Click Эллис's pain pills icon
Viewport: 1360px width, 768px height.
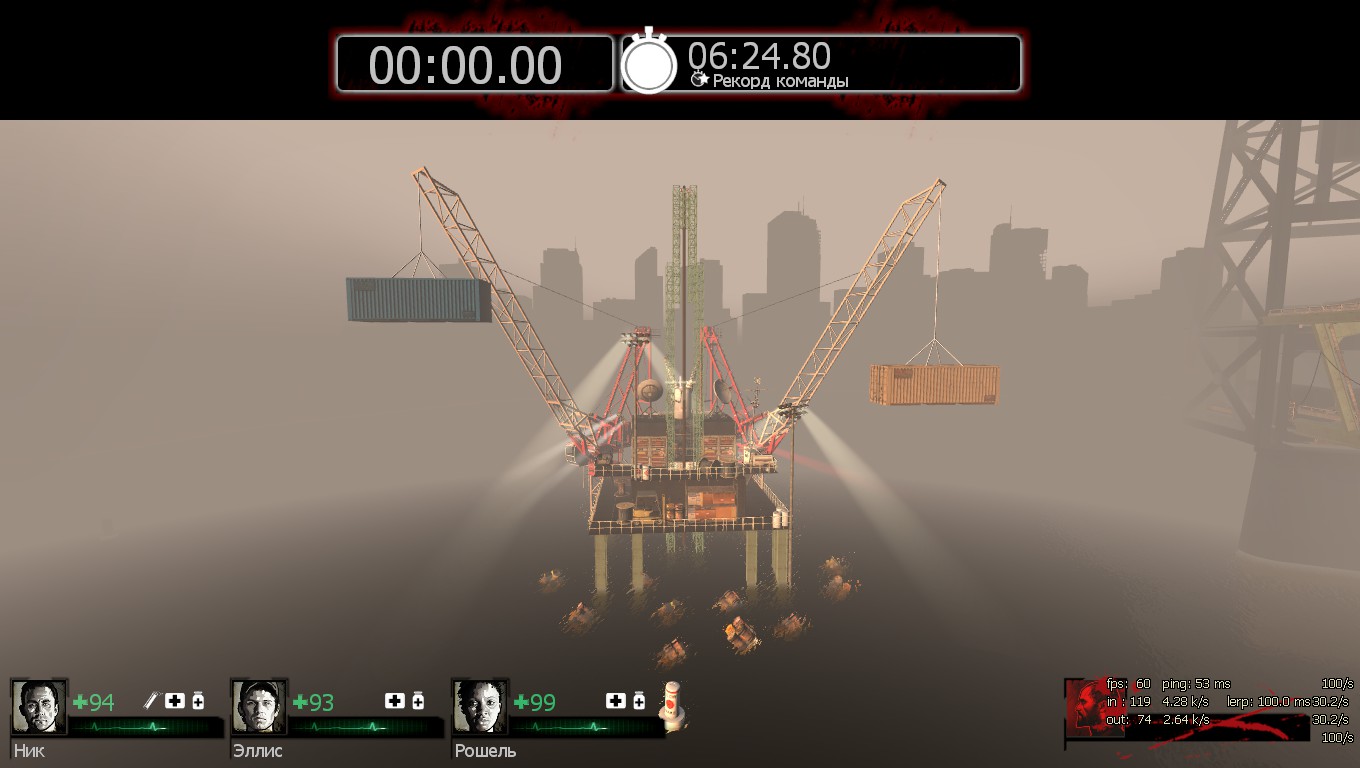click(418, 701)
